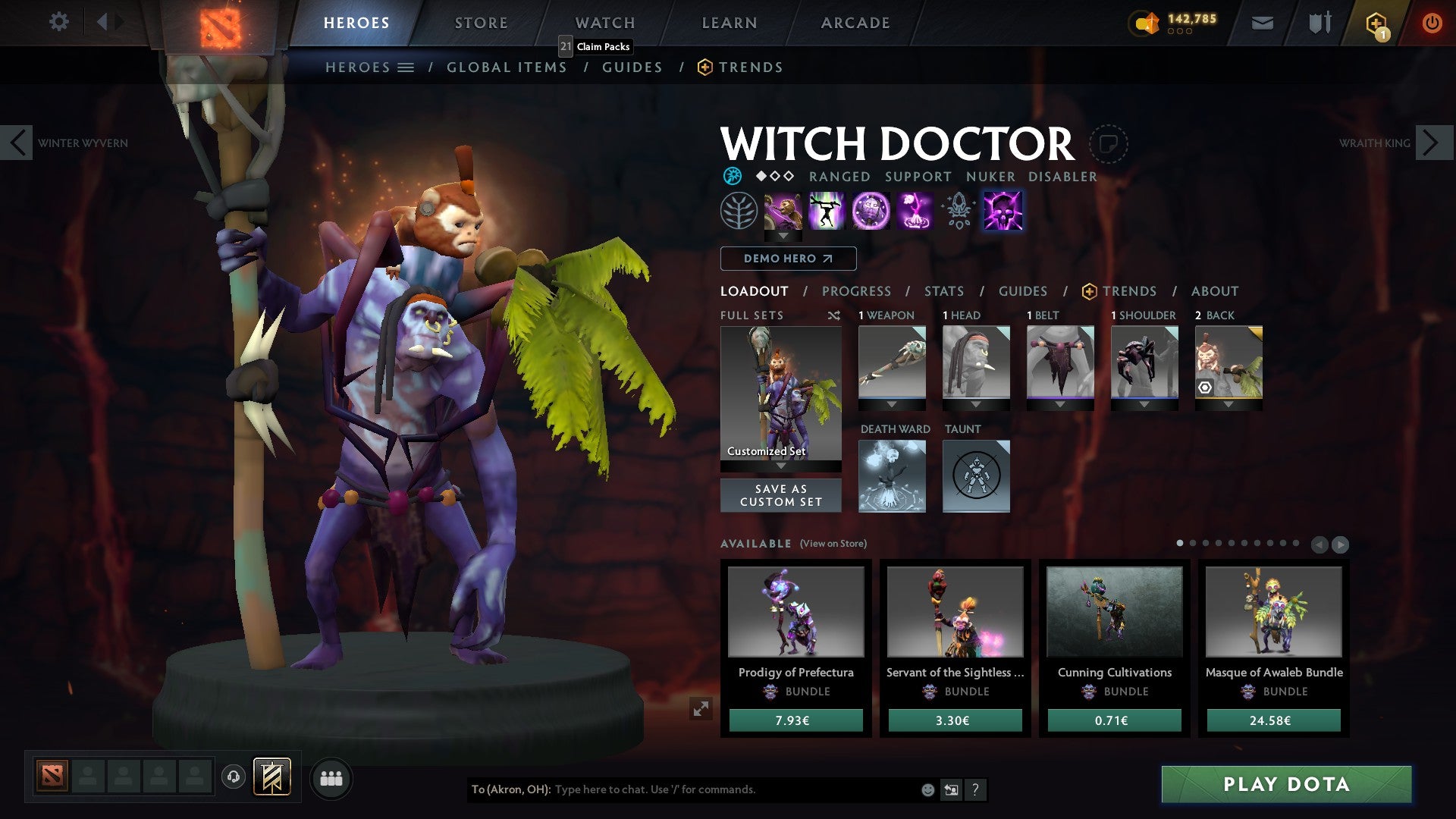Expand the dropdown arrow under the Weapon slot
Screen dimensions: 1456x819
[892, 404]
